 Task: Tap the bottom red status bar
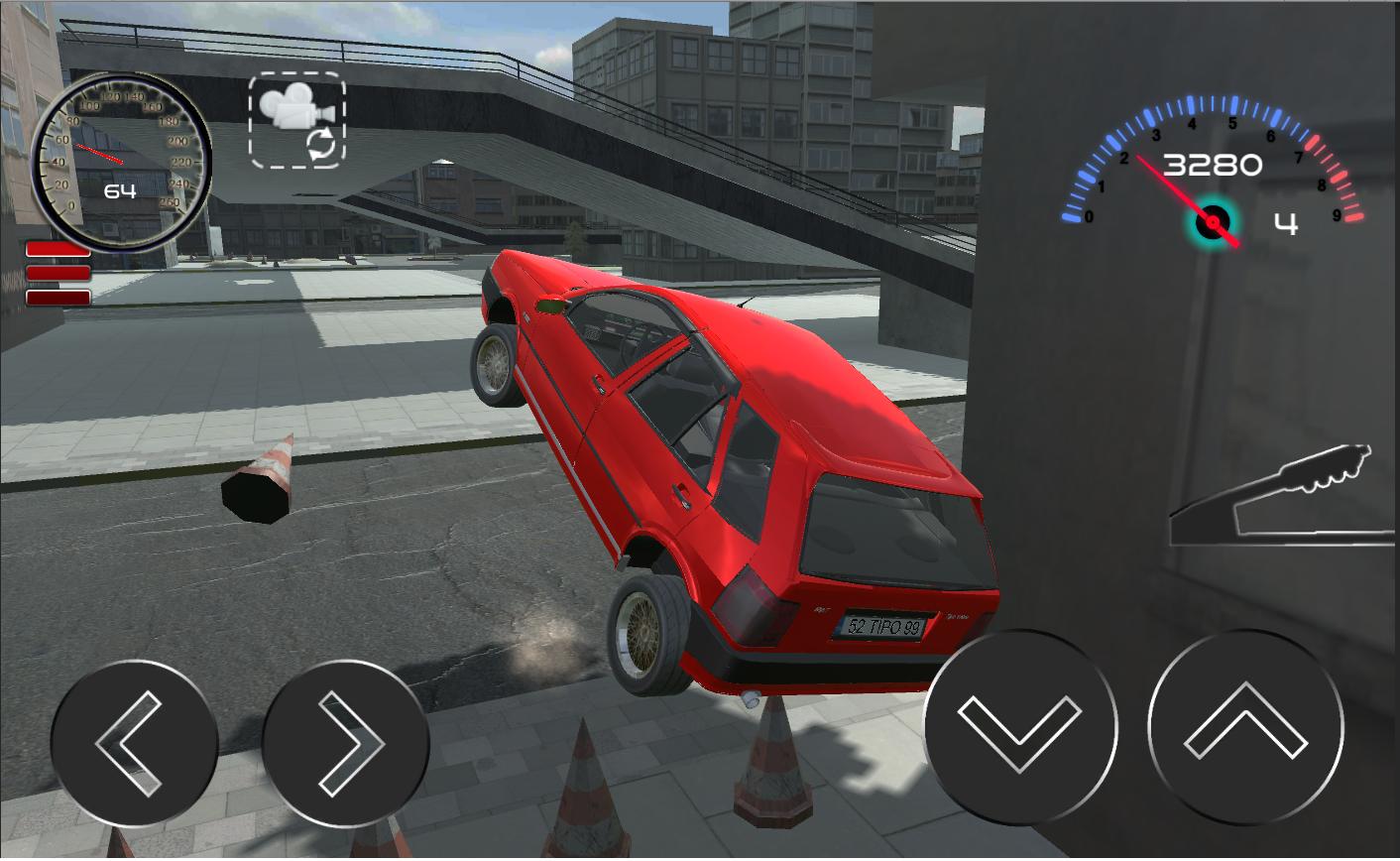[58, 297]
